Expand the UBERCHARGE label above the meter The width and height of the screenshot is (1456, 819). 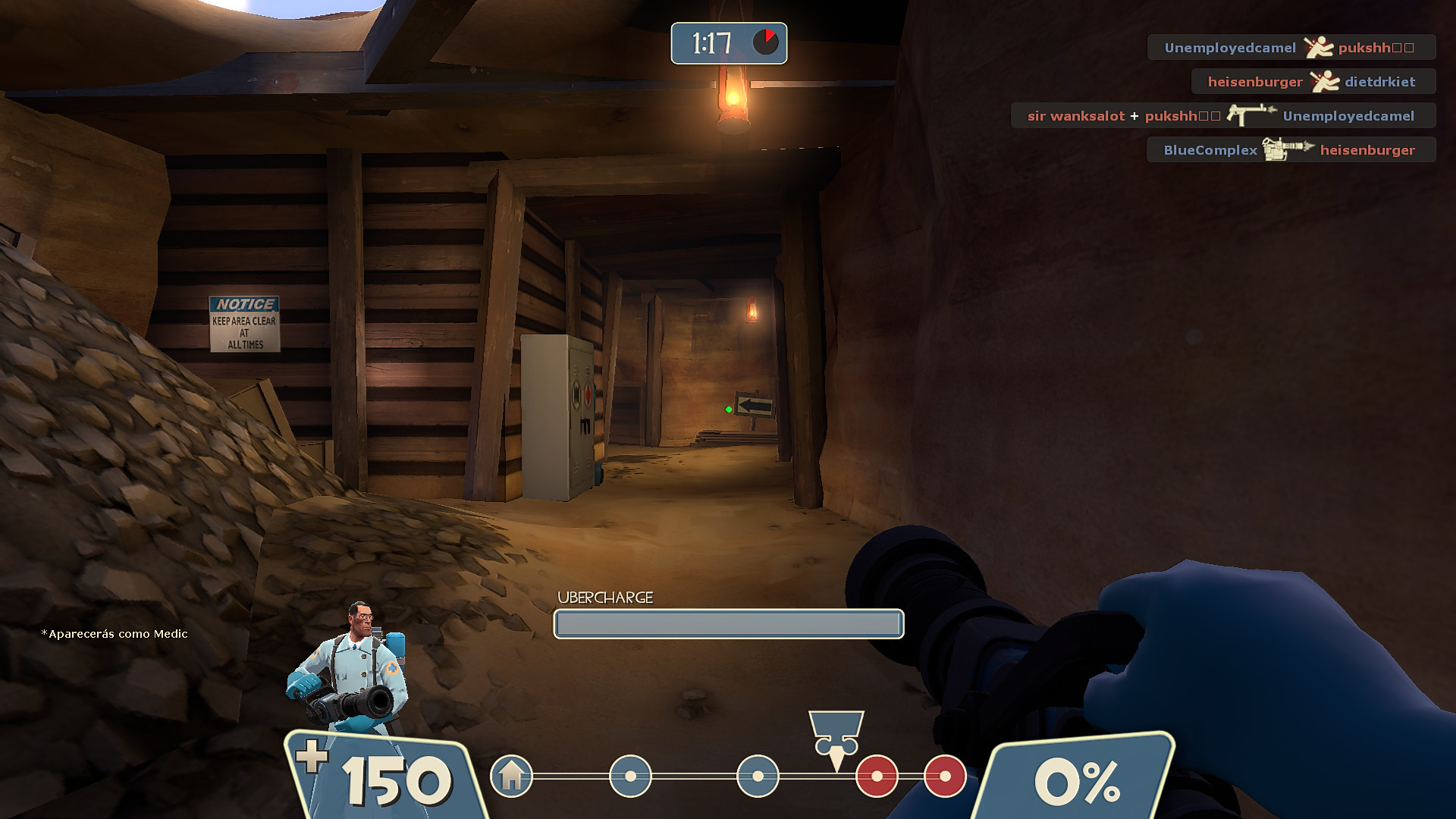point(604,598)
